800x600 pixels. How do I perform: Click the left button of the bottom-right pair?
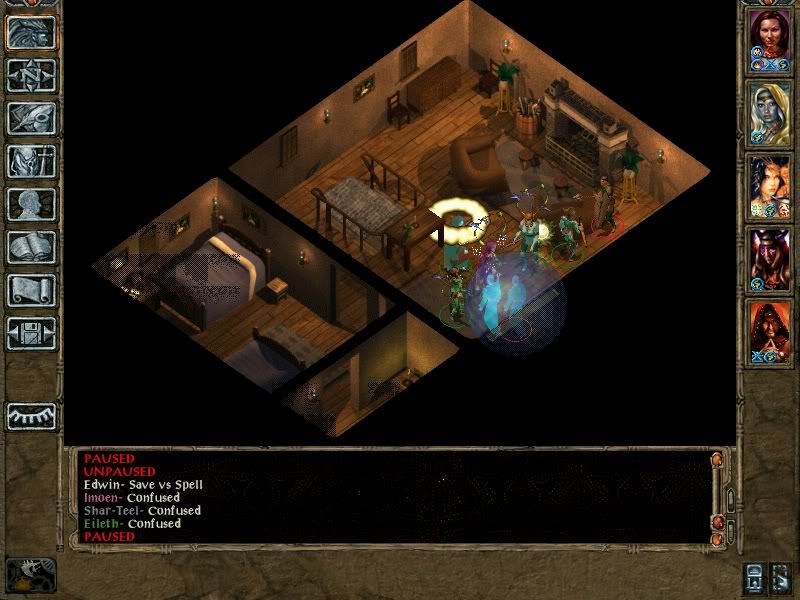pos(755,577)
